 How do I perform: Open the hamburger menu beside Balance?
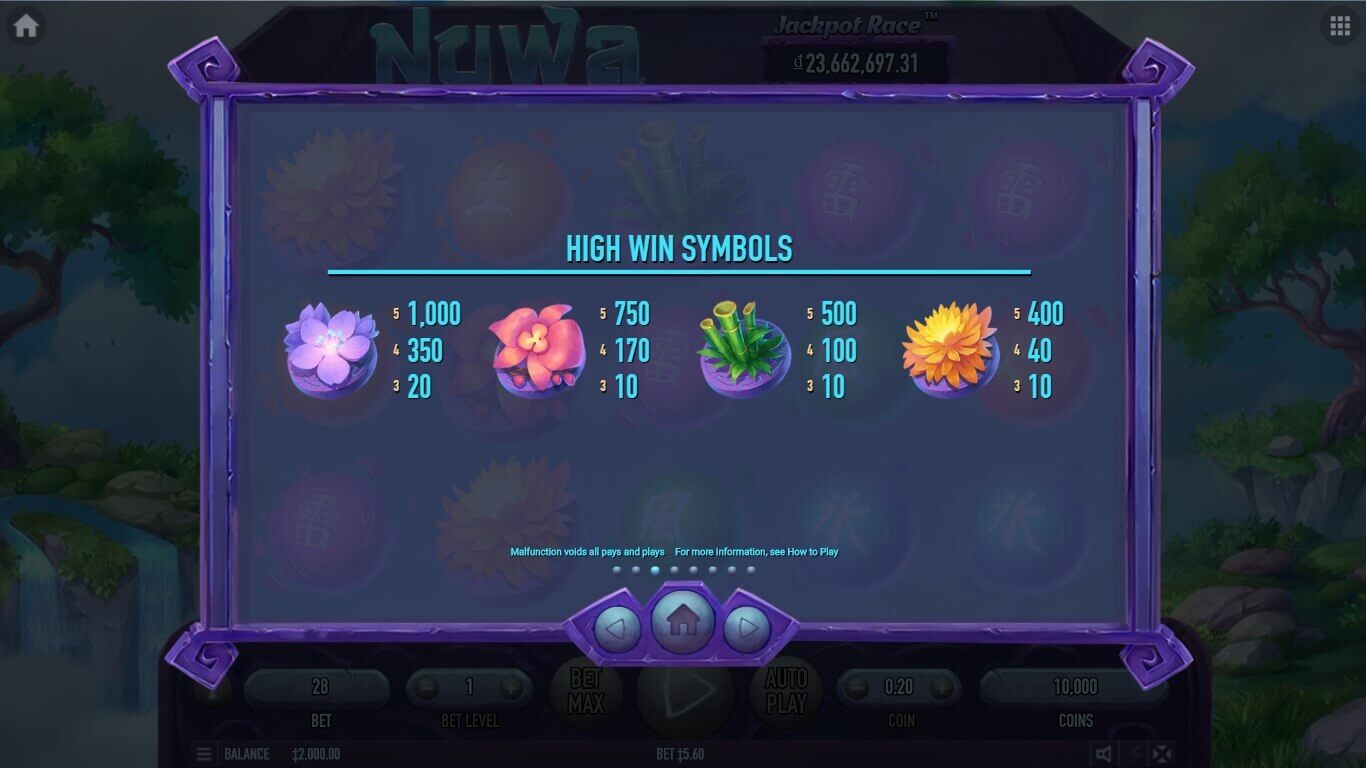click(x=204, y=754)
